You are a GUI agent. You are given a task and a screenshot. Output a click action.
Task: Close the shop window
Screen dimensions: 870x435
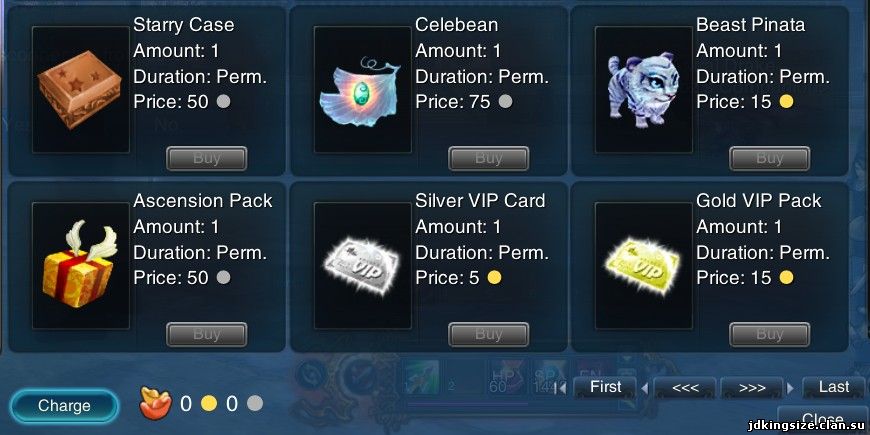[822, 420]
